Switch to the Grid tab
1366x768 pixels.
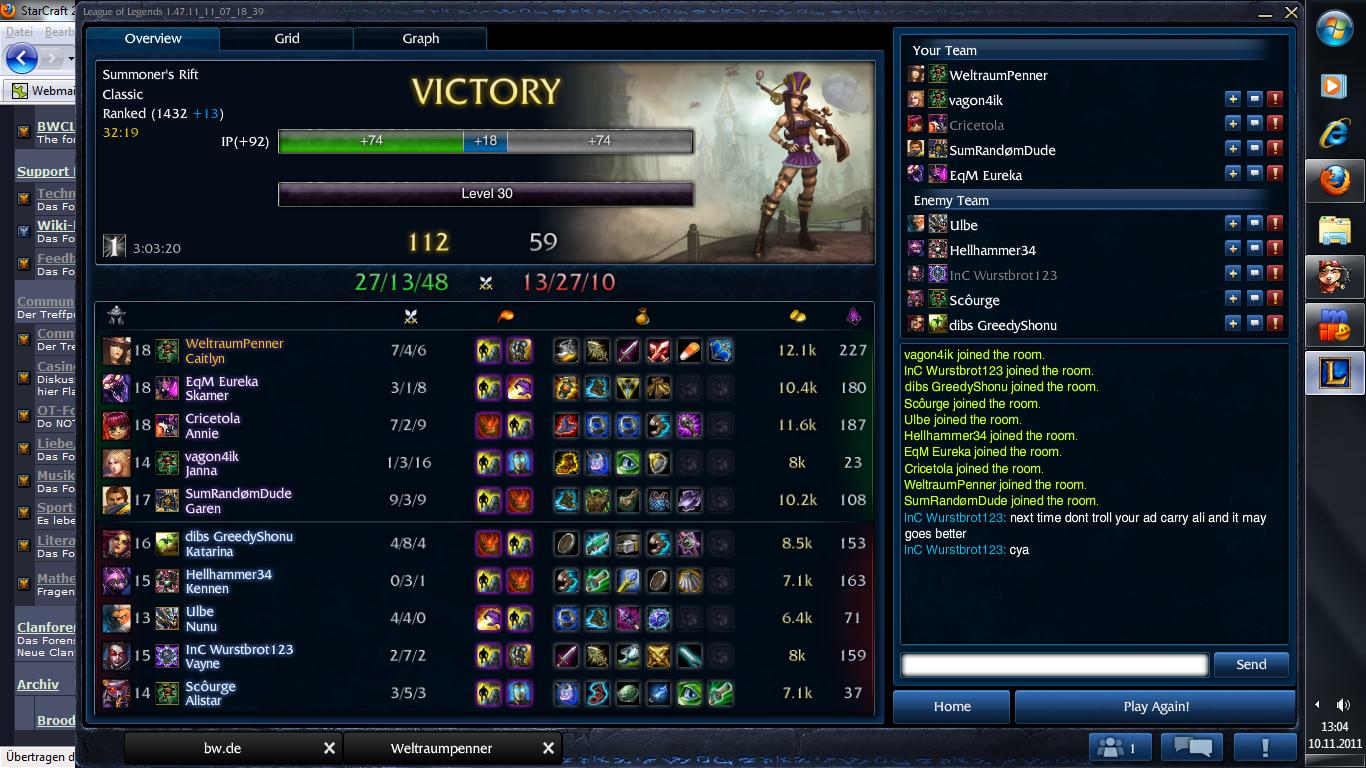pos(287,39)
